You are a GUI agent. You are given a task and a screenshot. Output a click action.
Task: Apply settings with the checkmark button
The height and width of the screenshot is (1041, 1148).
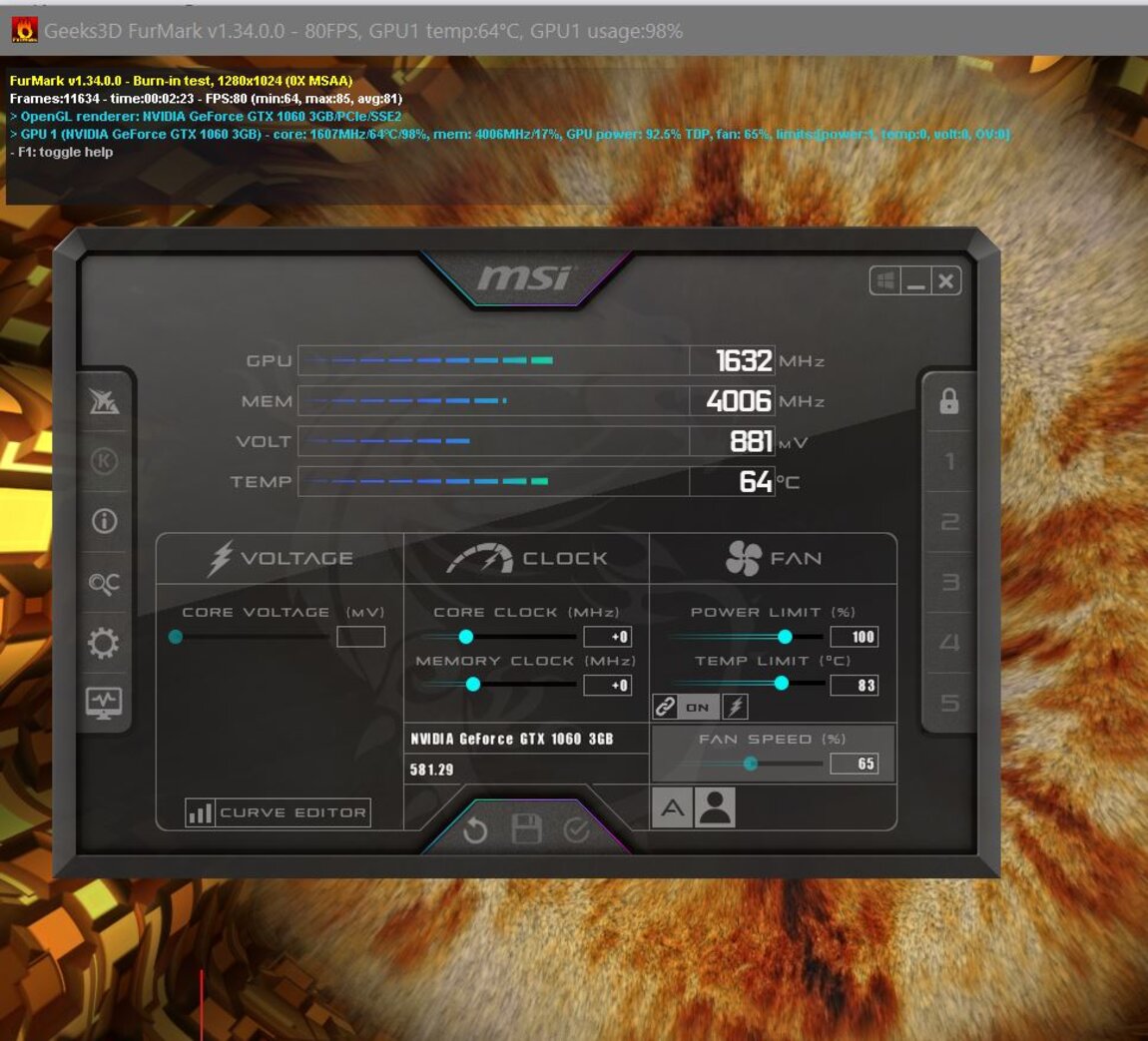(576, 829)
